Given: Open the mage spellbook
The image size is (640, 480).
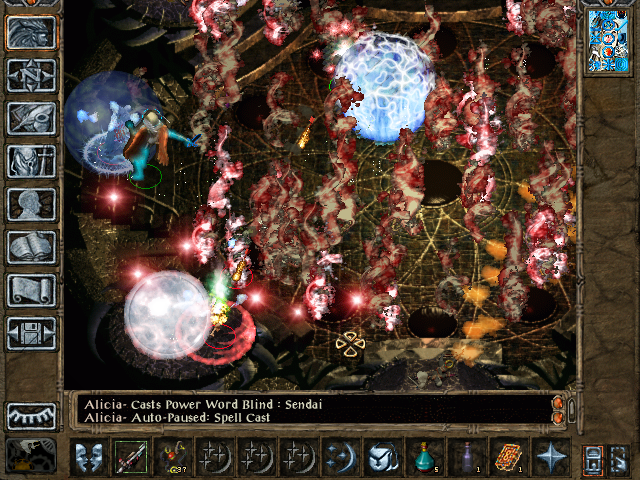Looking at the screenshot, I should pyautogui.click(x=31, y=247).
